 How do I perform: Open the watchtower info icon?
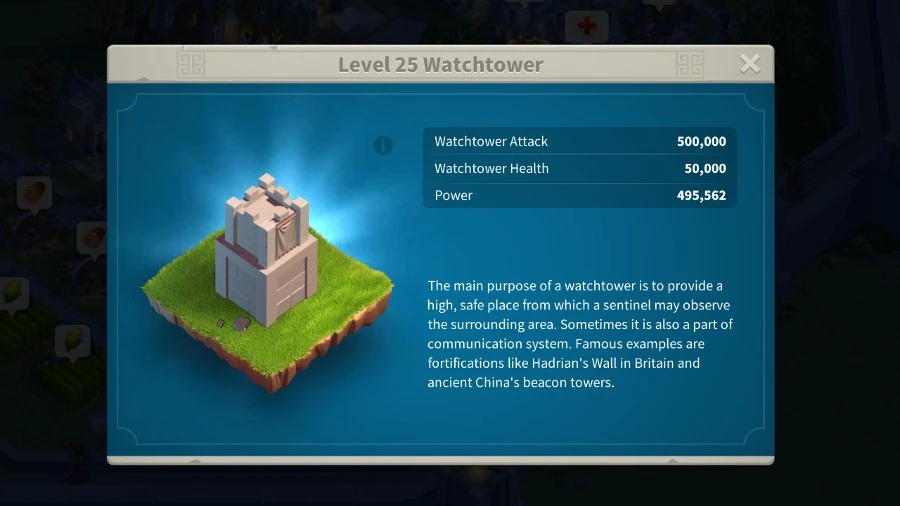point(383,146)
